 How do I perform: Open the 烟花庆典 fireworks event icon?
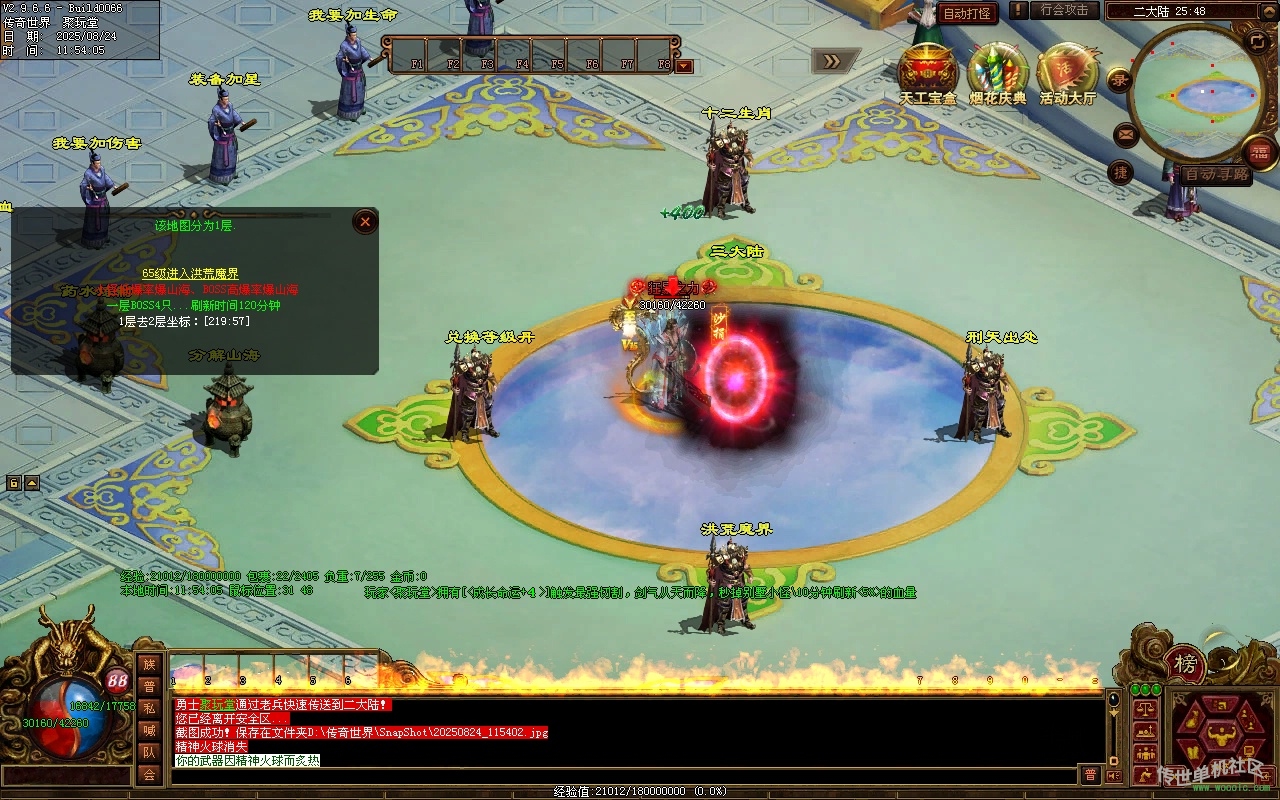pyautogui.click(x=997, y=73)
